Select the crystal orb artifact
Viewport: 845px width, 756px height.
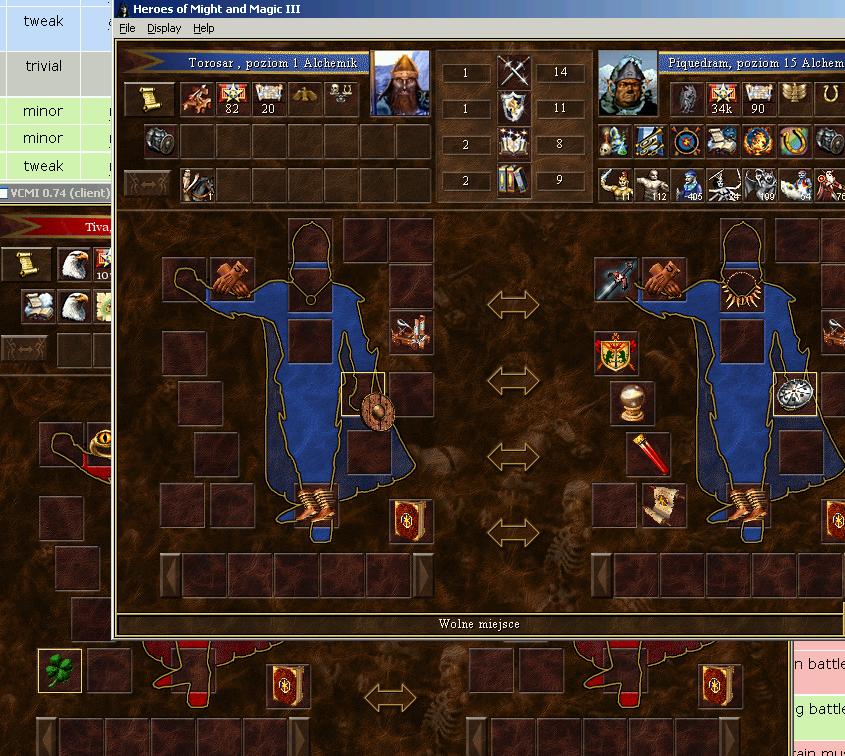click(x=632, y=403)
